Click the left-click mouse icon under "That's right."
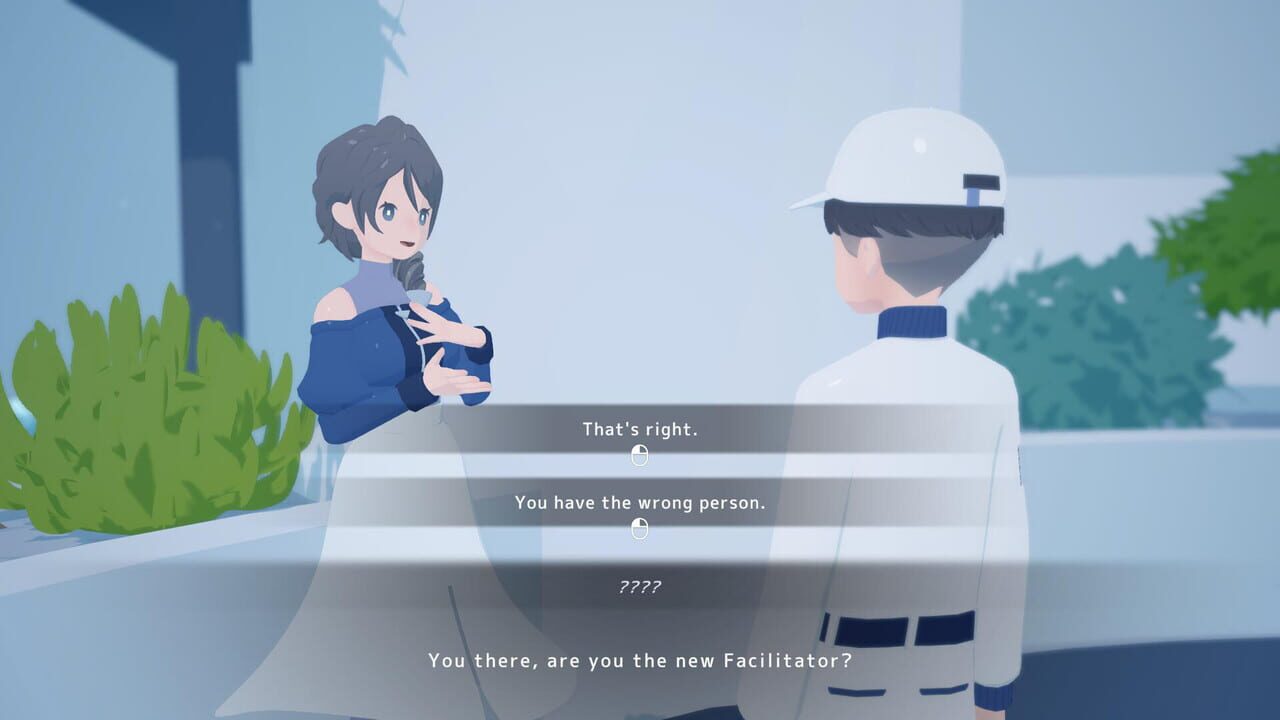 [x=640, y=454]
